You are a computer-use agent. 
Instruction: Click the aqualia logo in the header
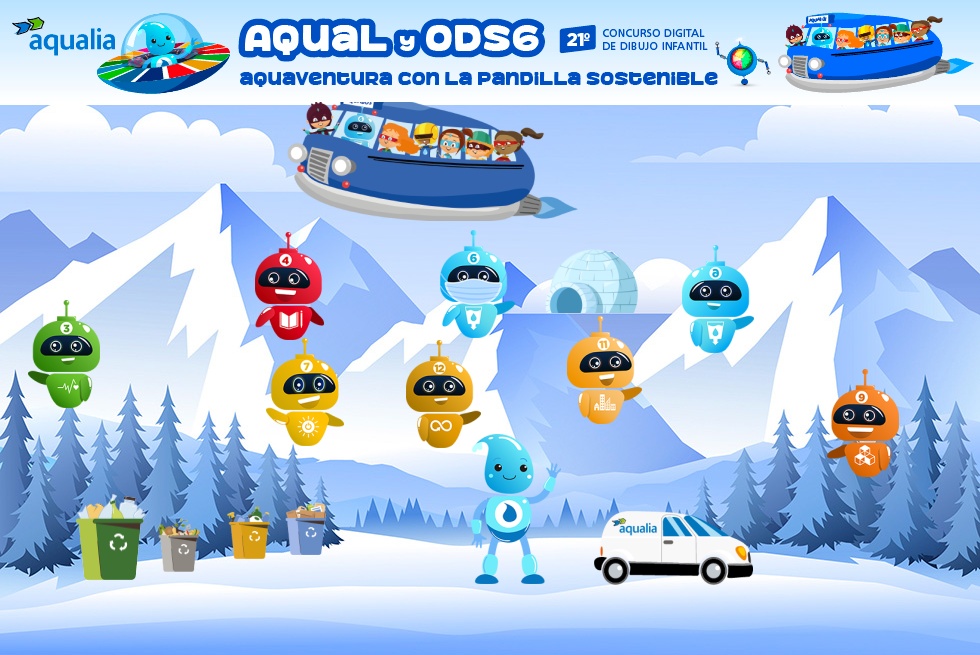70,38
